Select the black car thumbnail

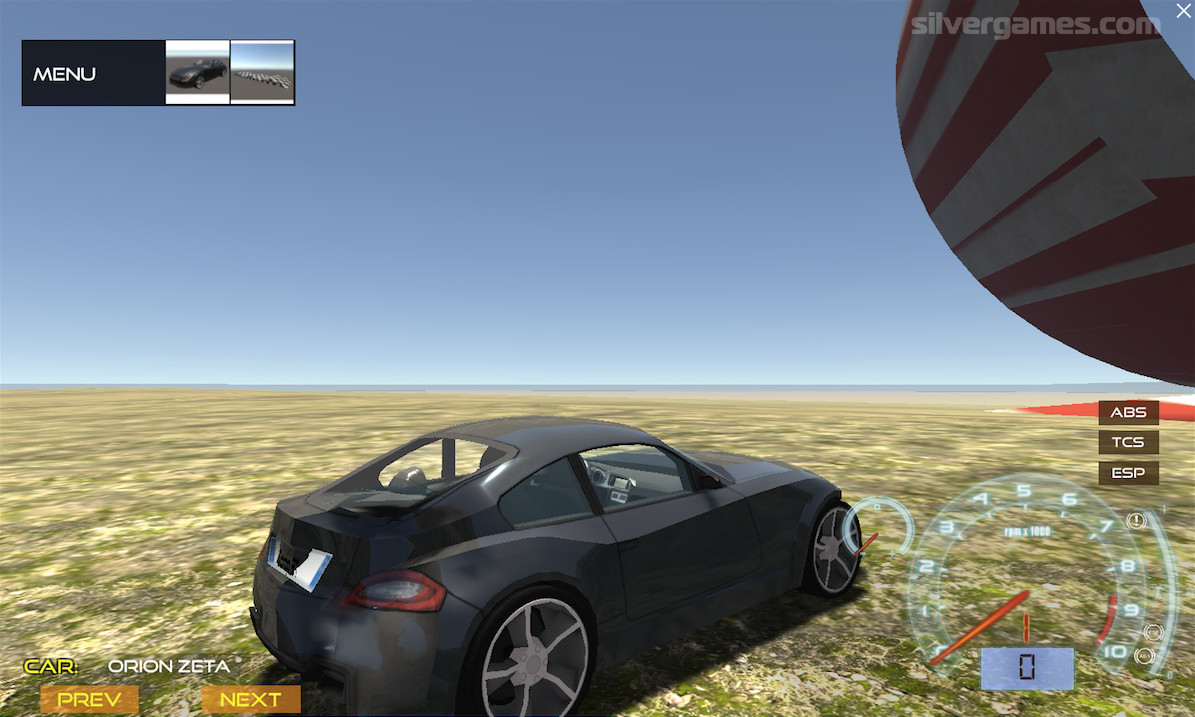coord(197,72)
